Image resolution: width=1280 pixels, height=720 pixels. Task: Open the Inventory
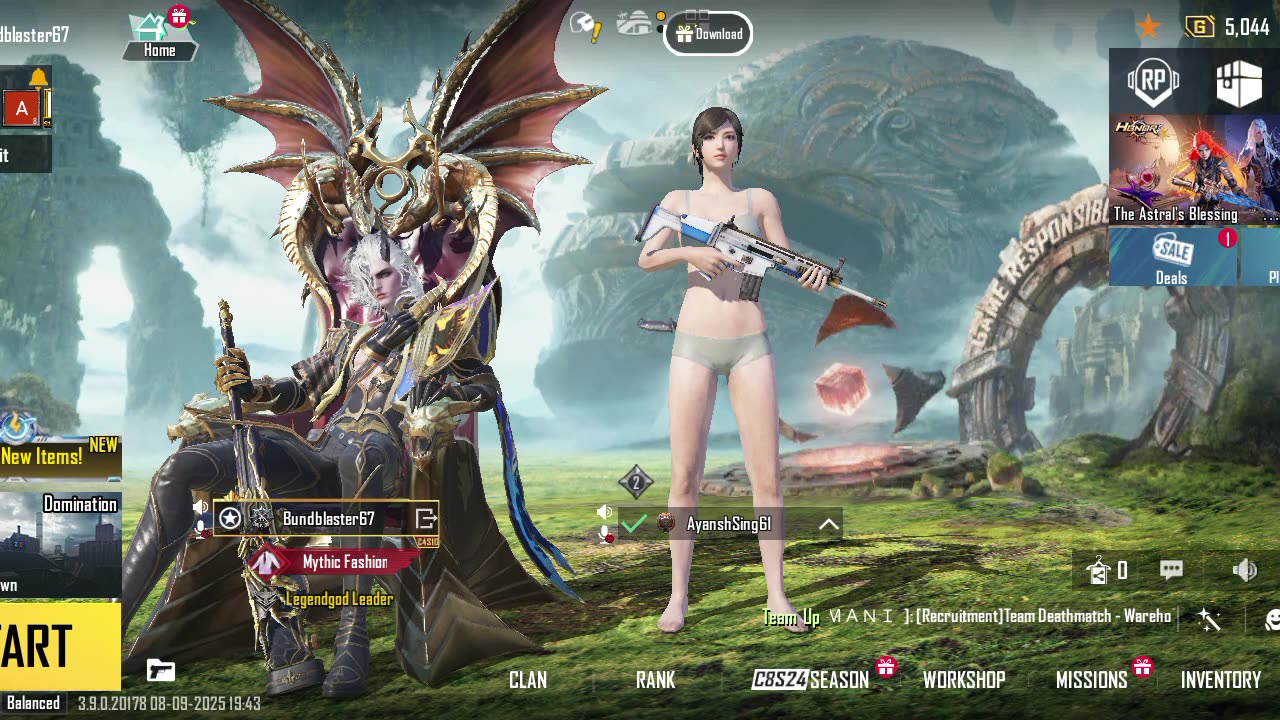click(x=1220, y=680)
